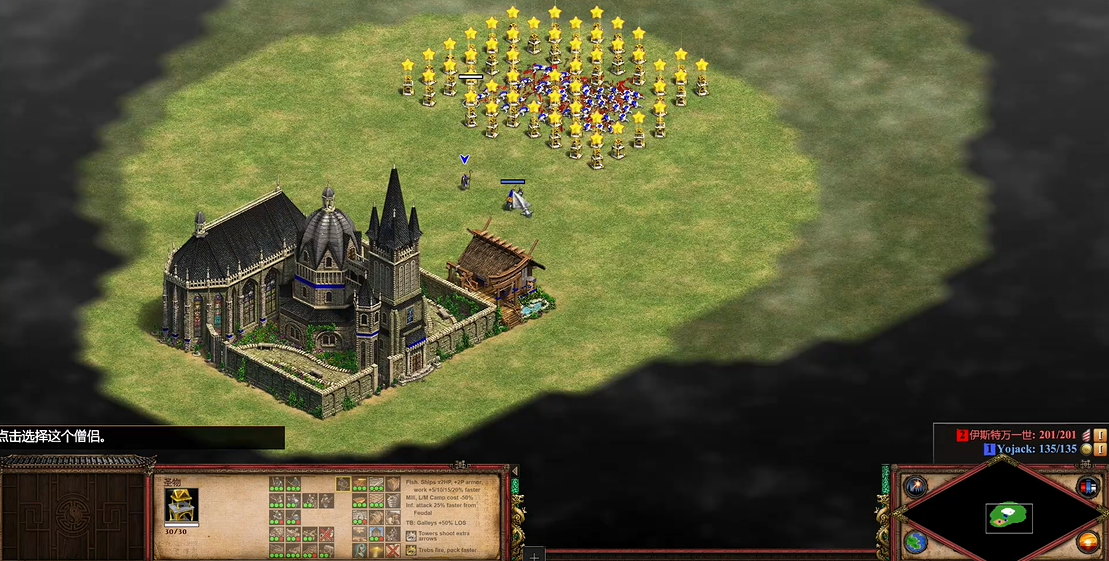Viewport: 1109px width, 561px height.
Task: Click the button next to red player score
Action: 1100,435
